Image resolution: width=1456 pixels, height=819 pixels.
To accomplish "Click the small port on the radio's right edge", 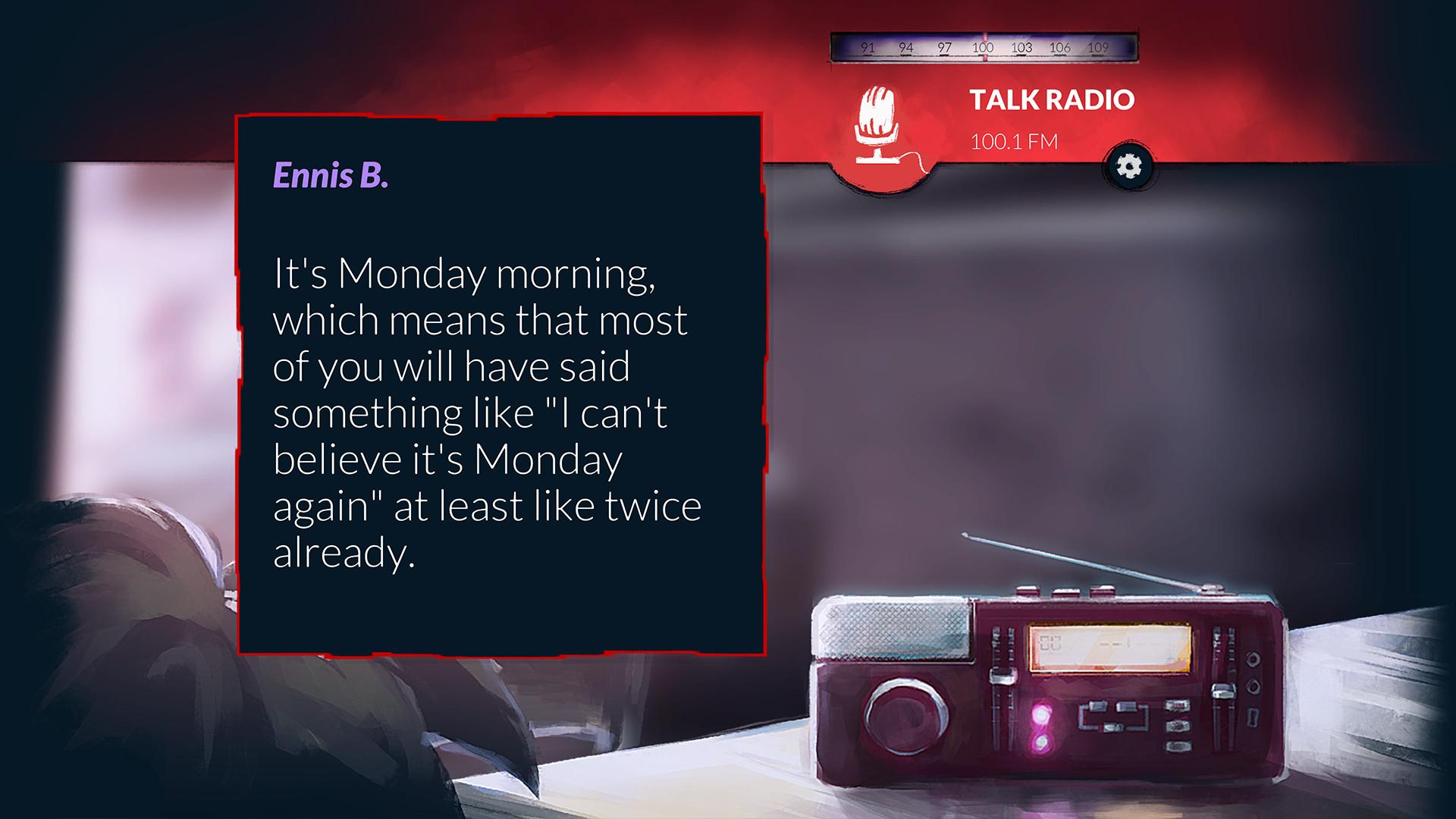I will (x=1252, y=717).
